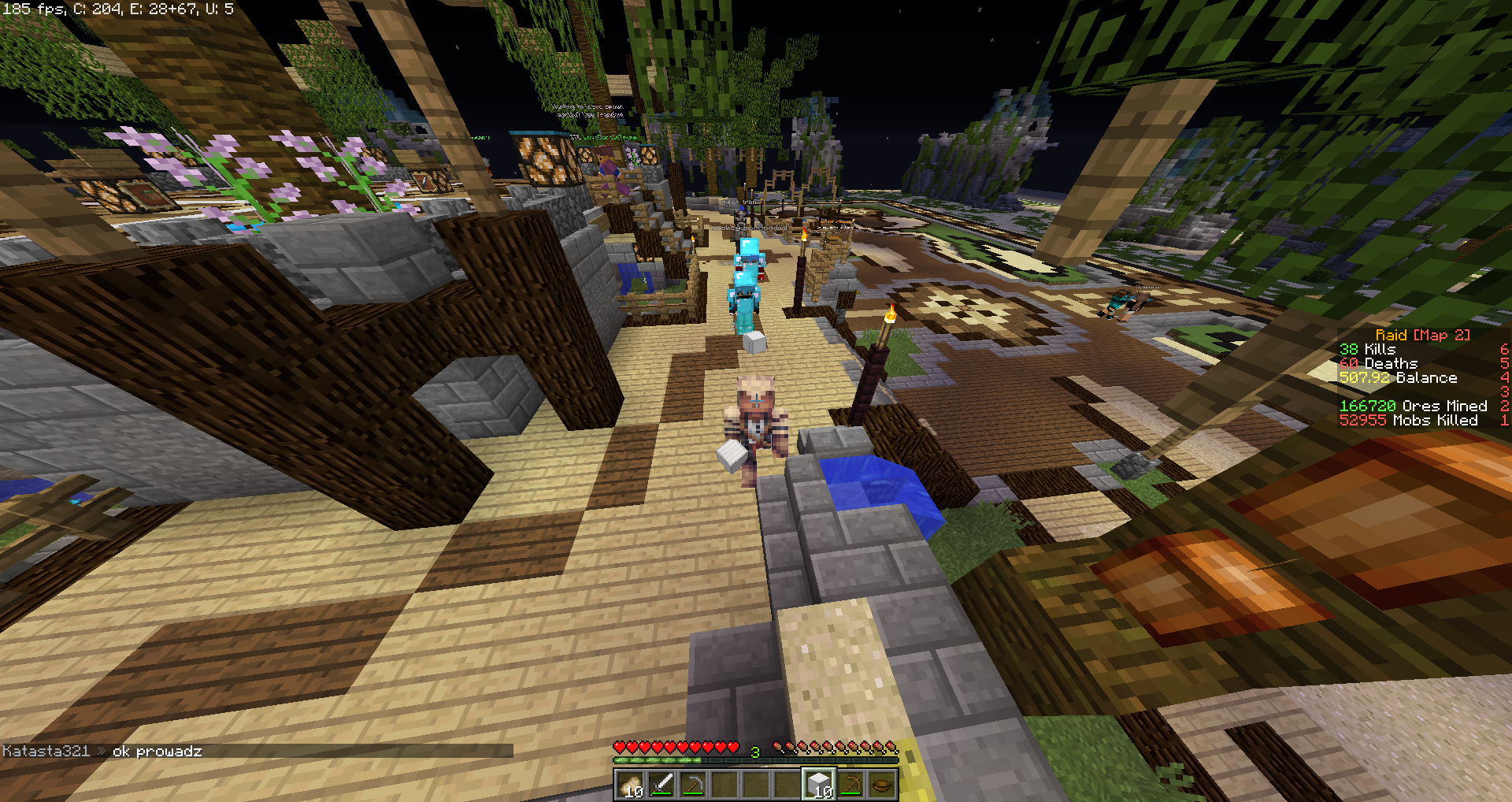Select the iron sword hotbar slot
This screenshot has width=1512, height=802.
click(661, 785)
